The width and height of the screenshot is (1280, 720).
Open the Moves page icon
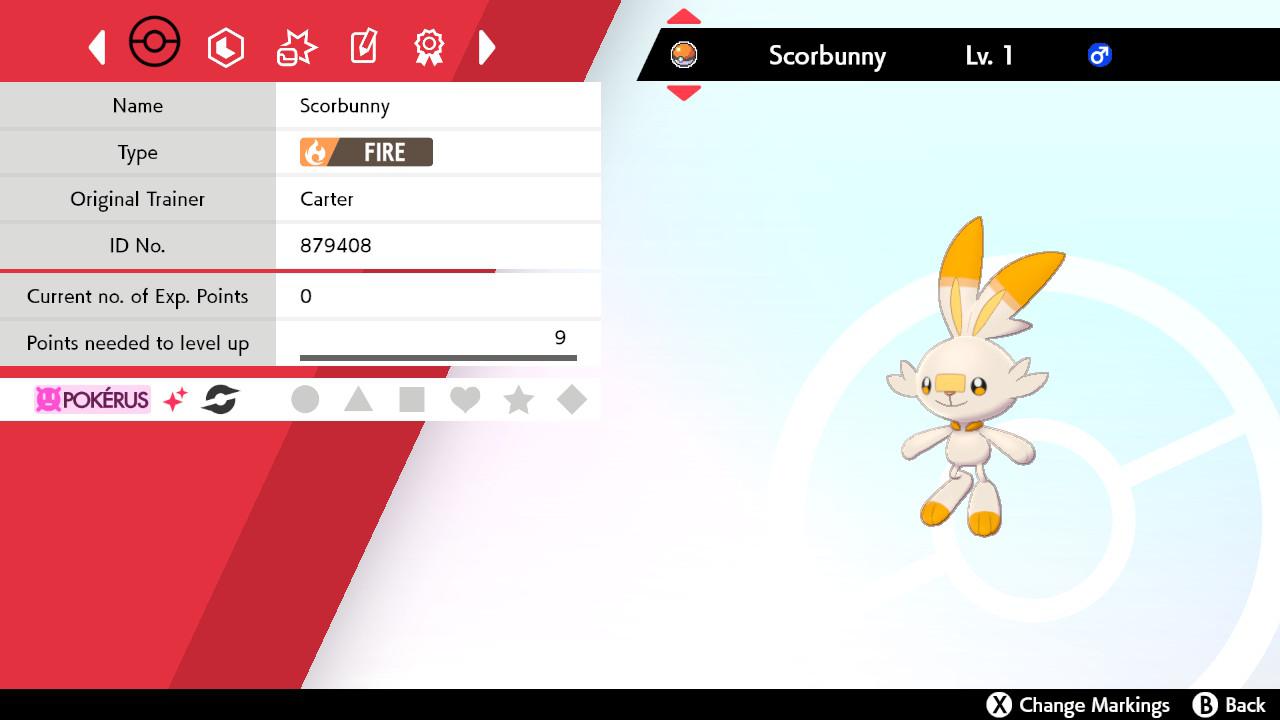(x=295, y=44)
